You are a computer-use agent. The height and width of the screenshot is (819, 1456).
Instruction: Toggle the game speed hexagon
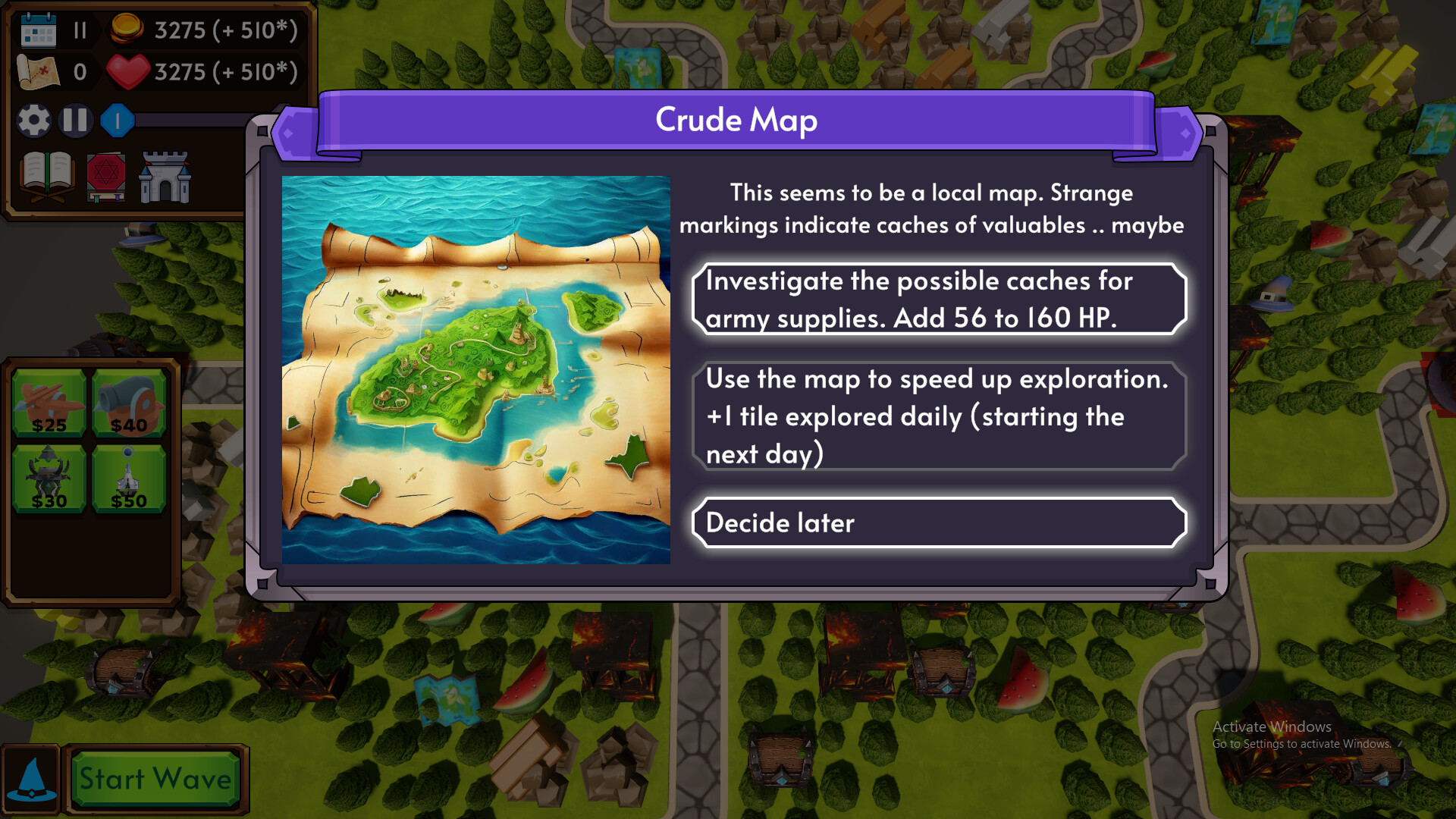click(x=117, y=120)
